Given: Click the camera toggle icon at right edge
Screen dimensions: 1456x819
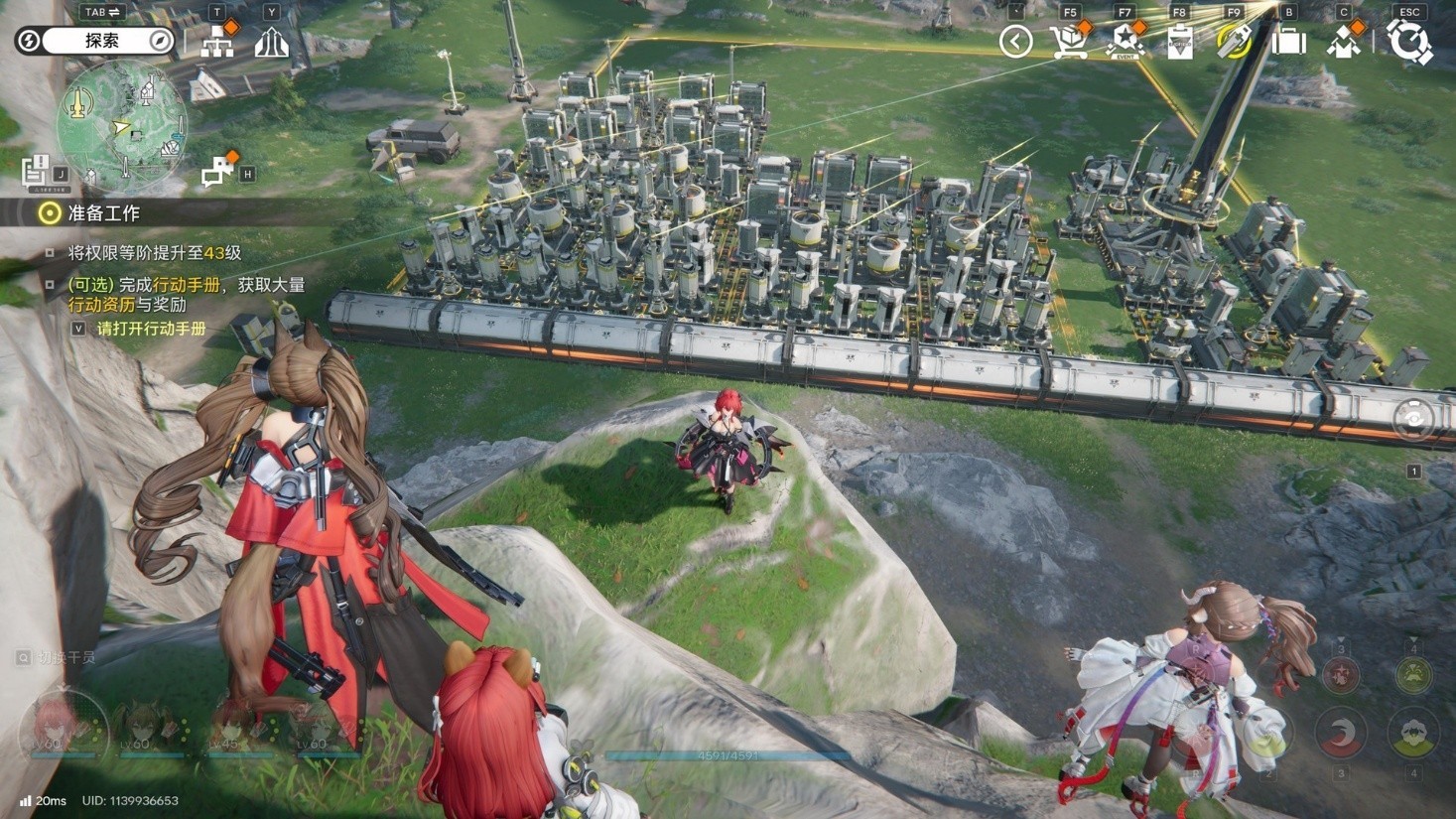Looking at the screenshot, I should (x=1413, y=419).
